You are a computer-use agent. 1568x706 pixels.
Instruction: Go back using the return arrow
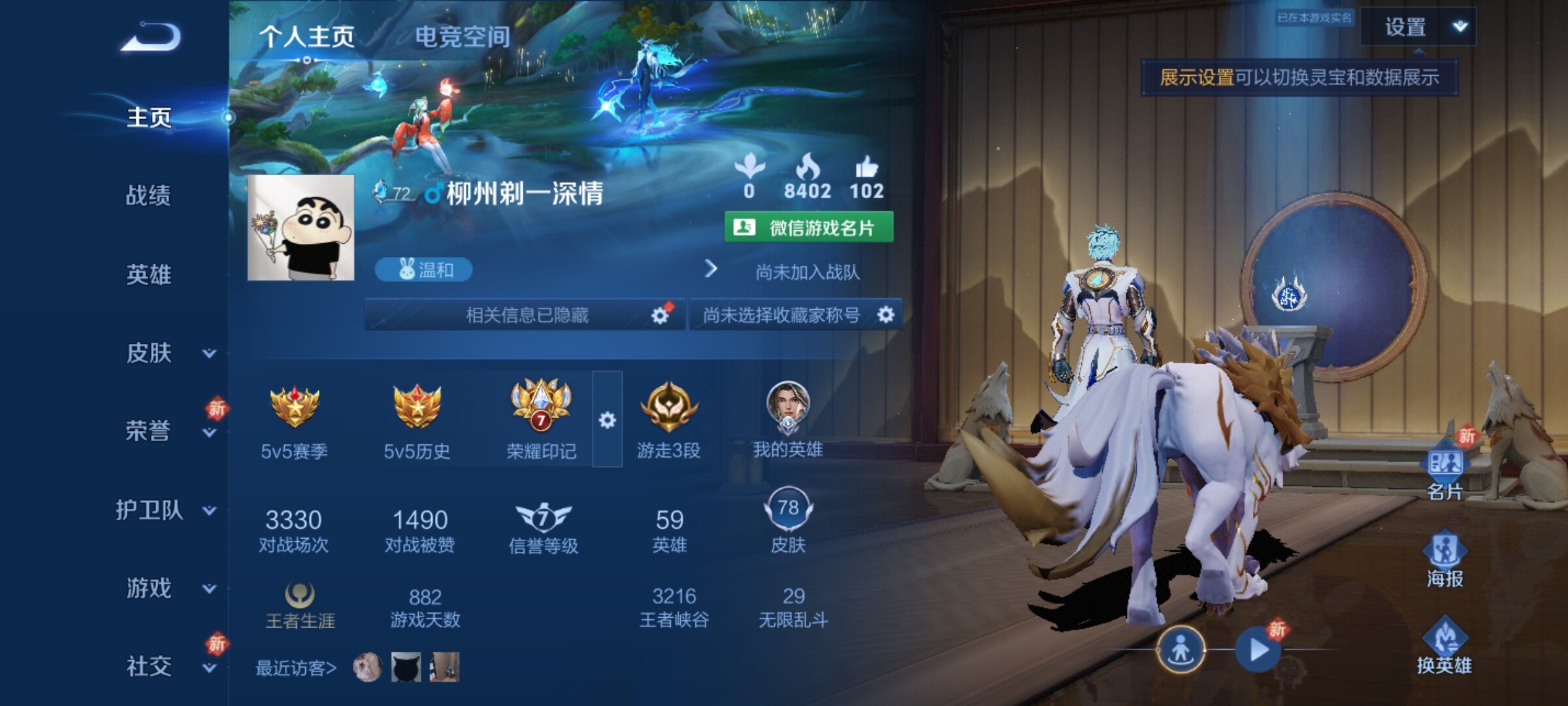point(151,37)
